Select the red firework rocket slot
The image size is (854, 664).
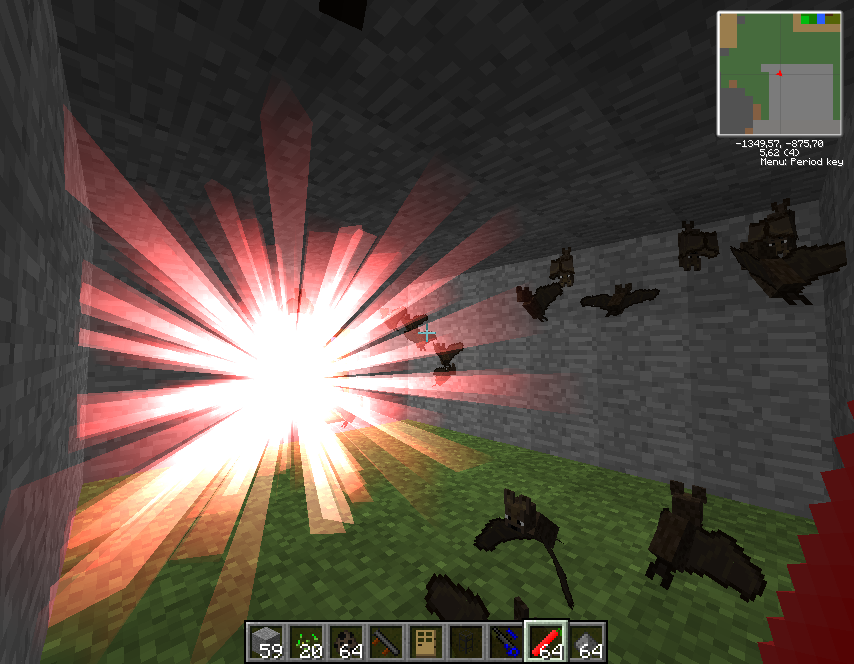click(547, 642)
